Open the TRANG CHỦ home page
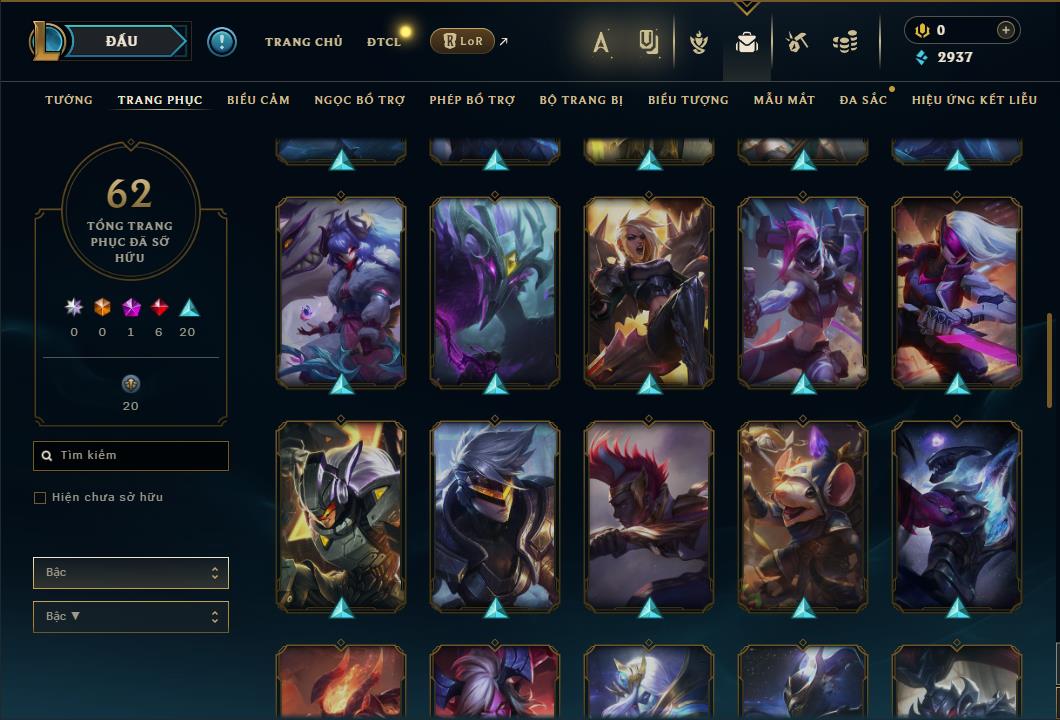1060x720 pixels. [x=303, y=42]
